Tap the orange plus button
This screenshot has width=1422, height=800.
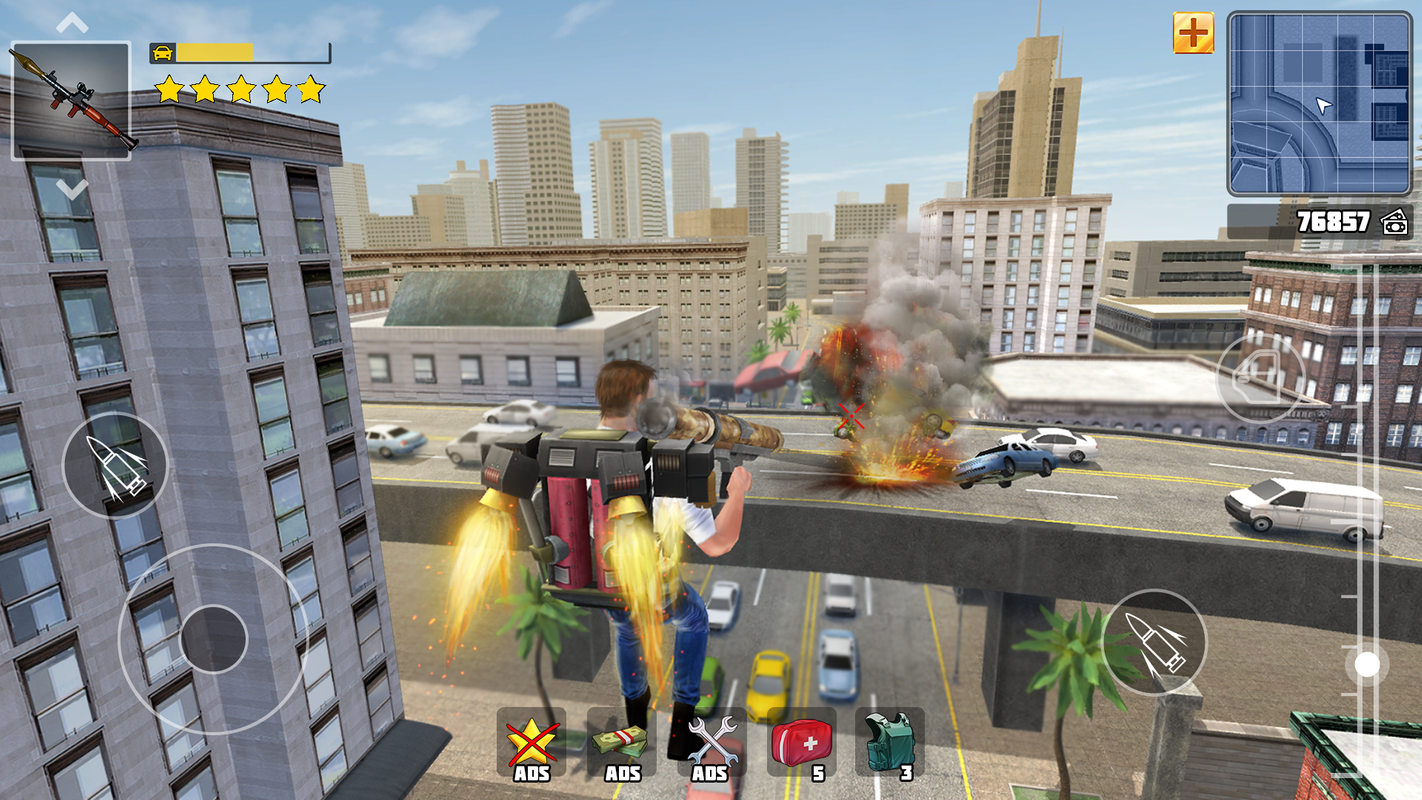1193,33
